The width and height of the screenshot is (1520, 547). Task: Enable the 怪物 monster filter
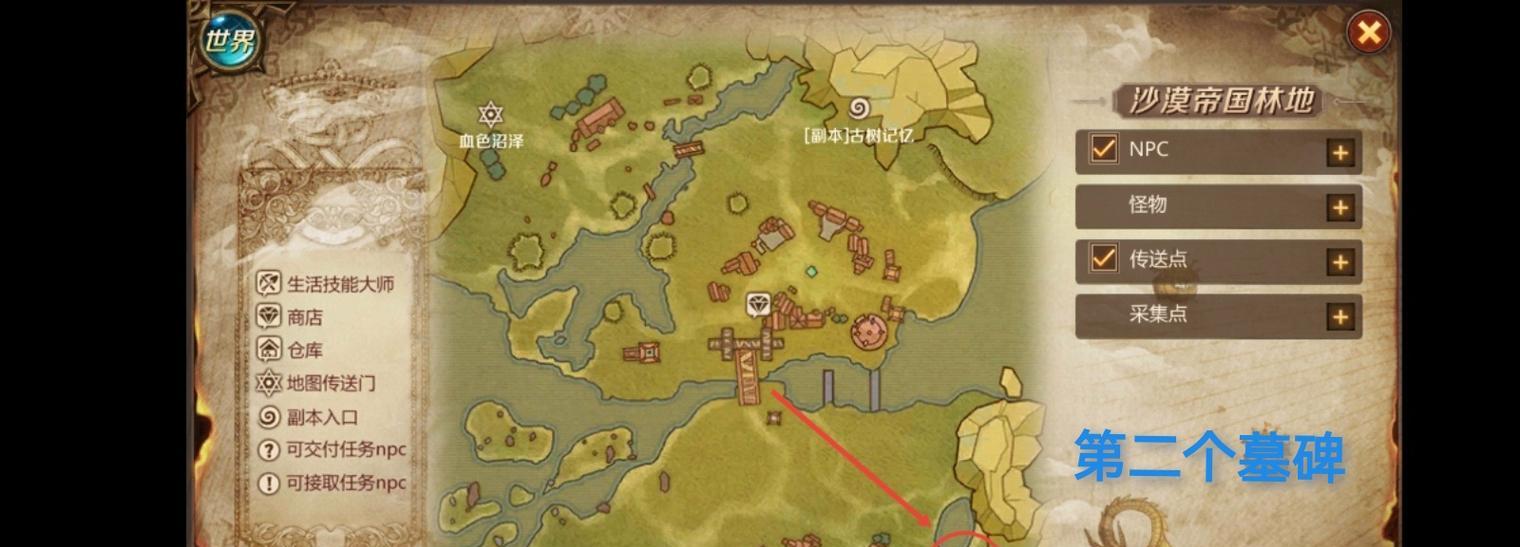(1104, 206)
